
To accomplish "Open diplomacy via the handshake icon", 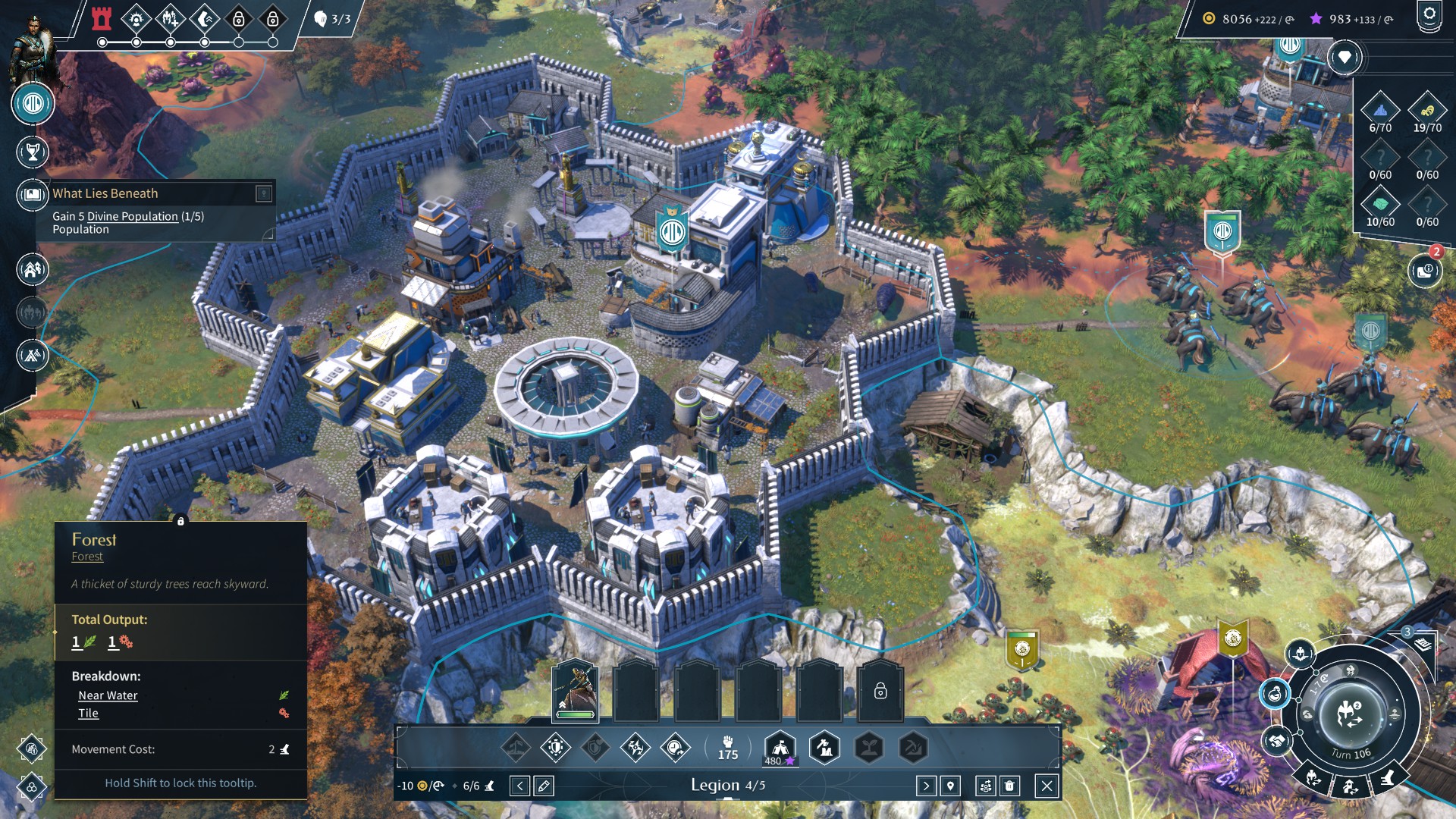I will click(1277, 742).
